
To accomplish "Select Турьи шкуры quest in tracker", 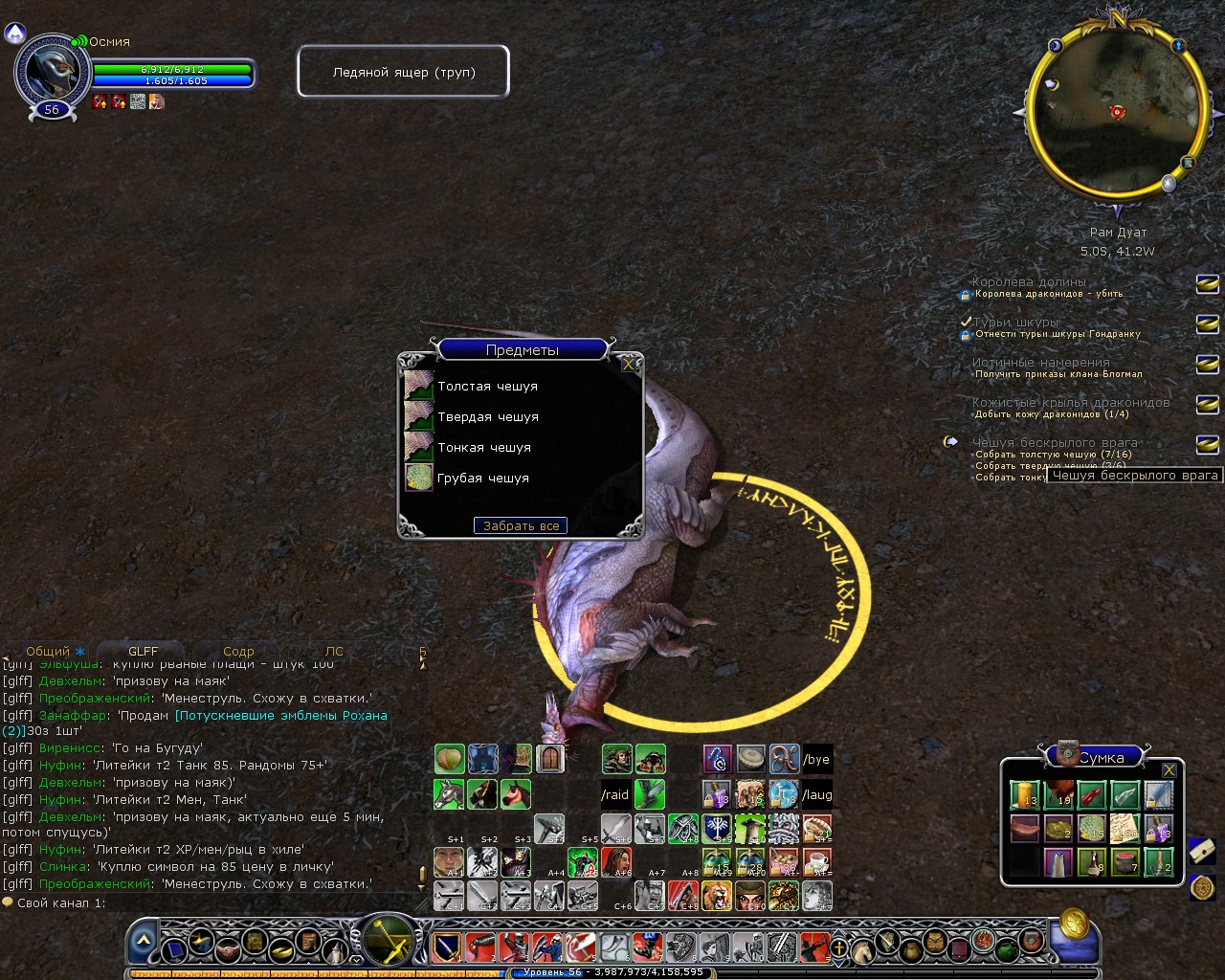I will pos(1015,323).
